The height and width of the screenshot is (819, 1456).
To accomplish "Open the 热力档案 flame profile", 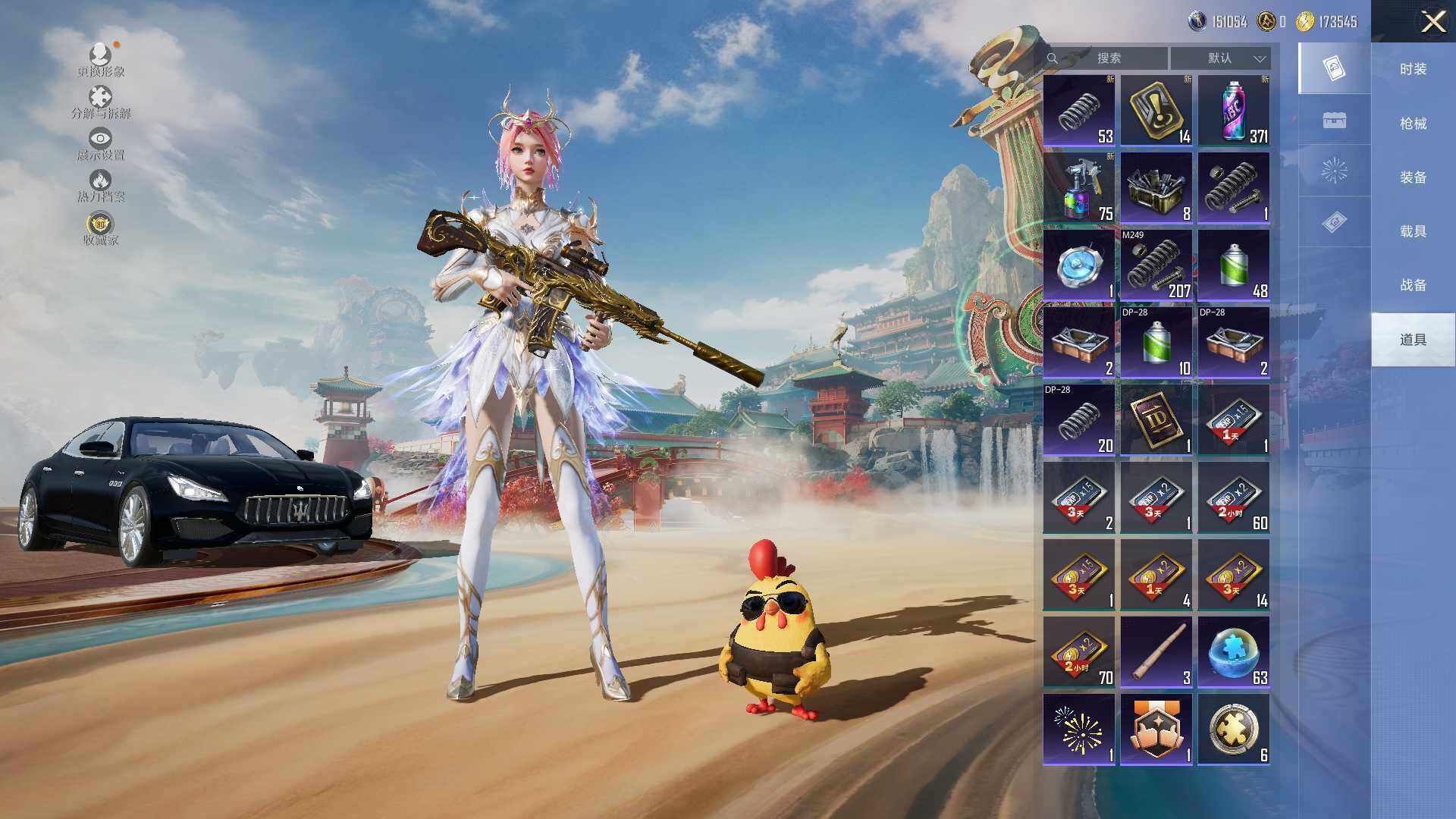I will point(101,186).
